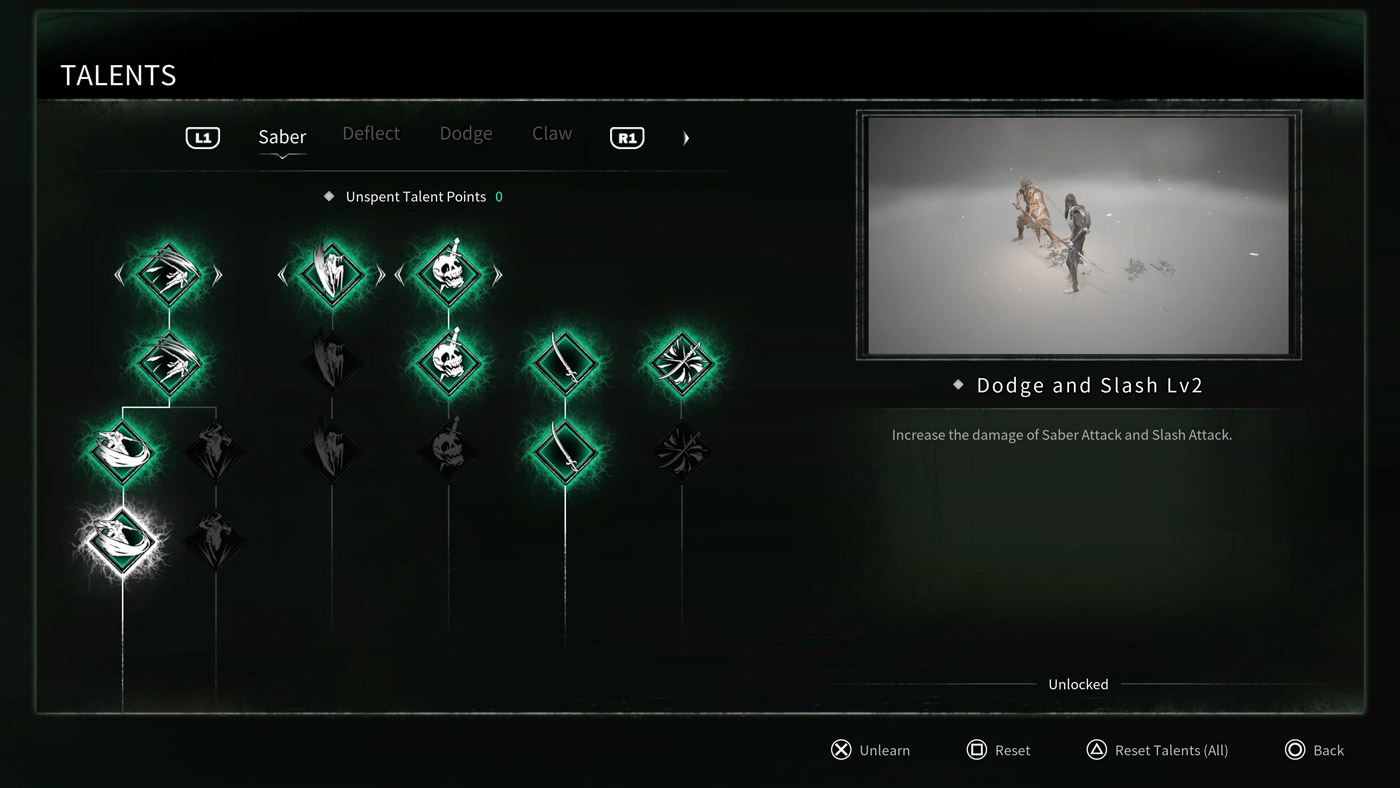Open the Deflect talent tab
Screen dimensions: 1400x788
pyautogui.click(x=371, y=134)
